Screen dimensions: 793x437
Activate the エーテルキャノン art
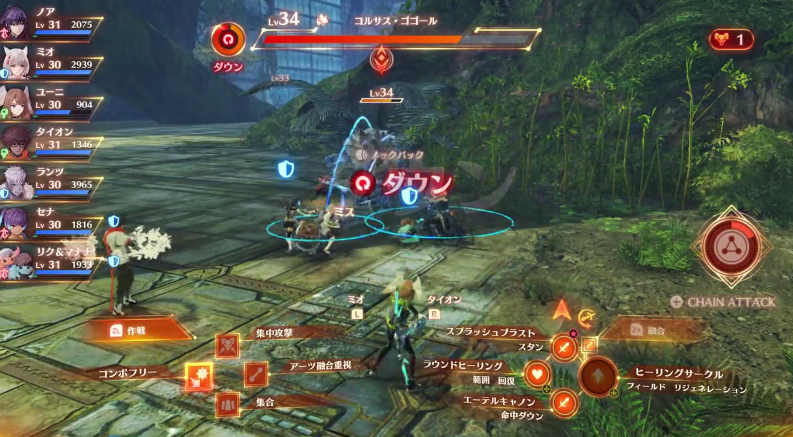coord(565,403)
